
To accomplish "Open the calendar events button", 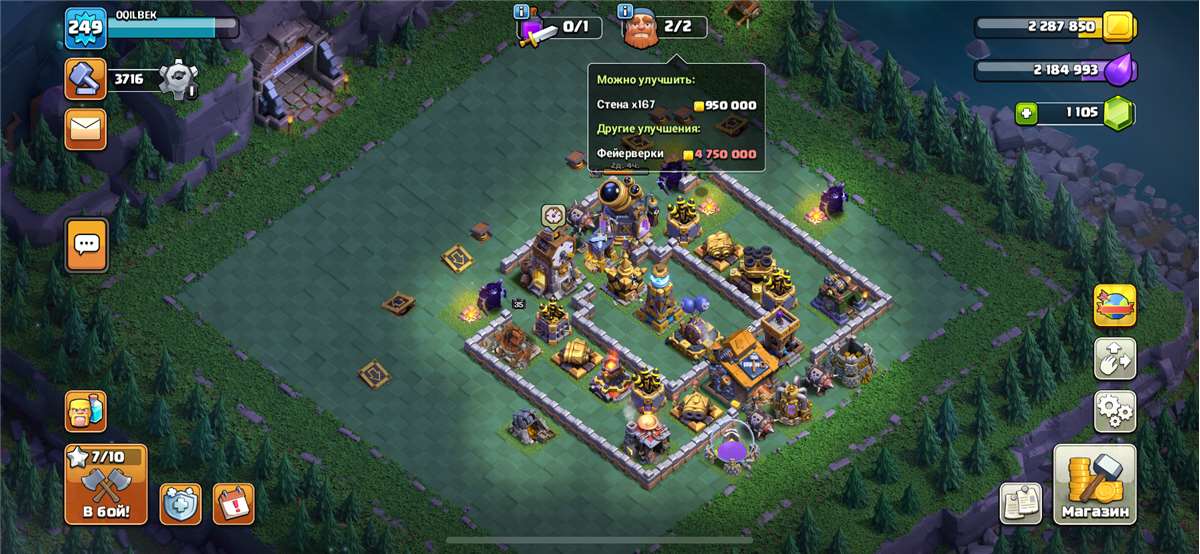I will click(x=234, y=504).
